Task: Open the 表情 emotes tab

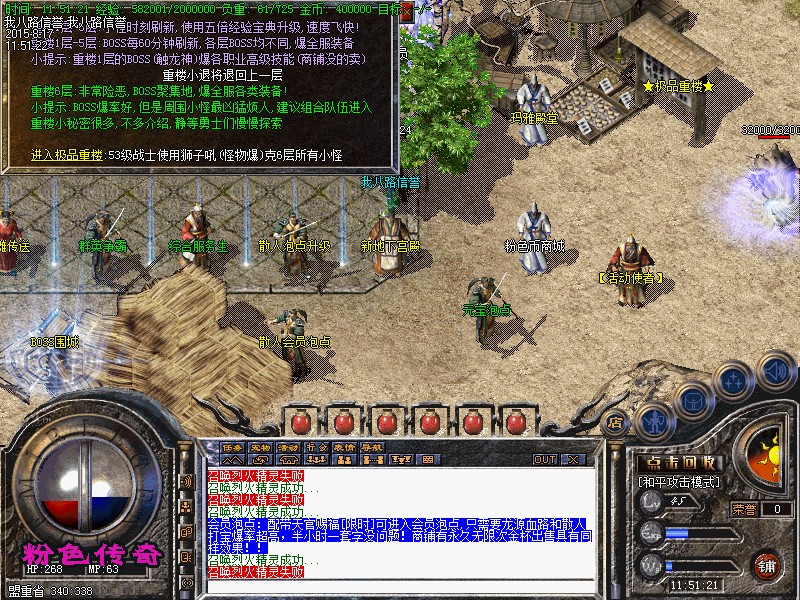Action: [x=345, y=446]
